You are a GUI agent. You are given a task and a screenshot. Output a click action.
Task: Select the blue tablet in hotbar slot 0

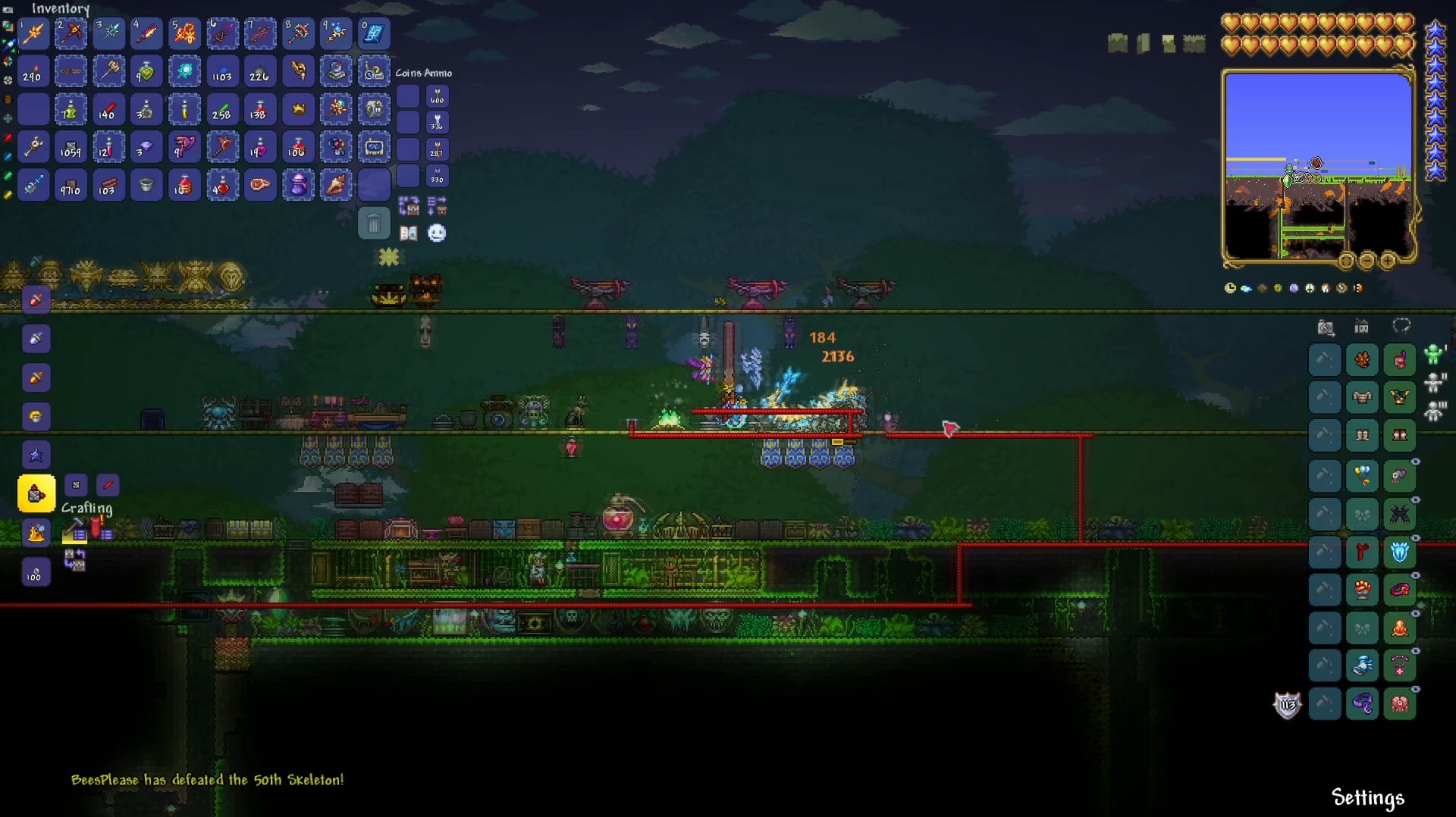tap(374, 33)
